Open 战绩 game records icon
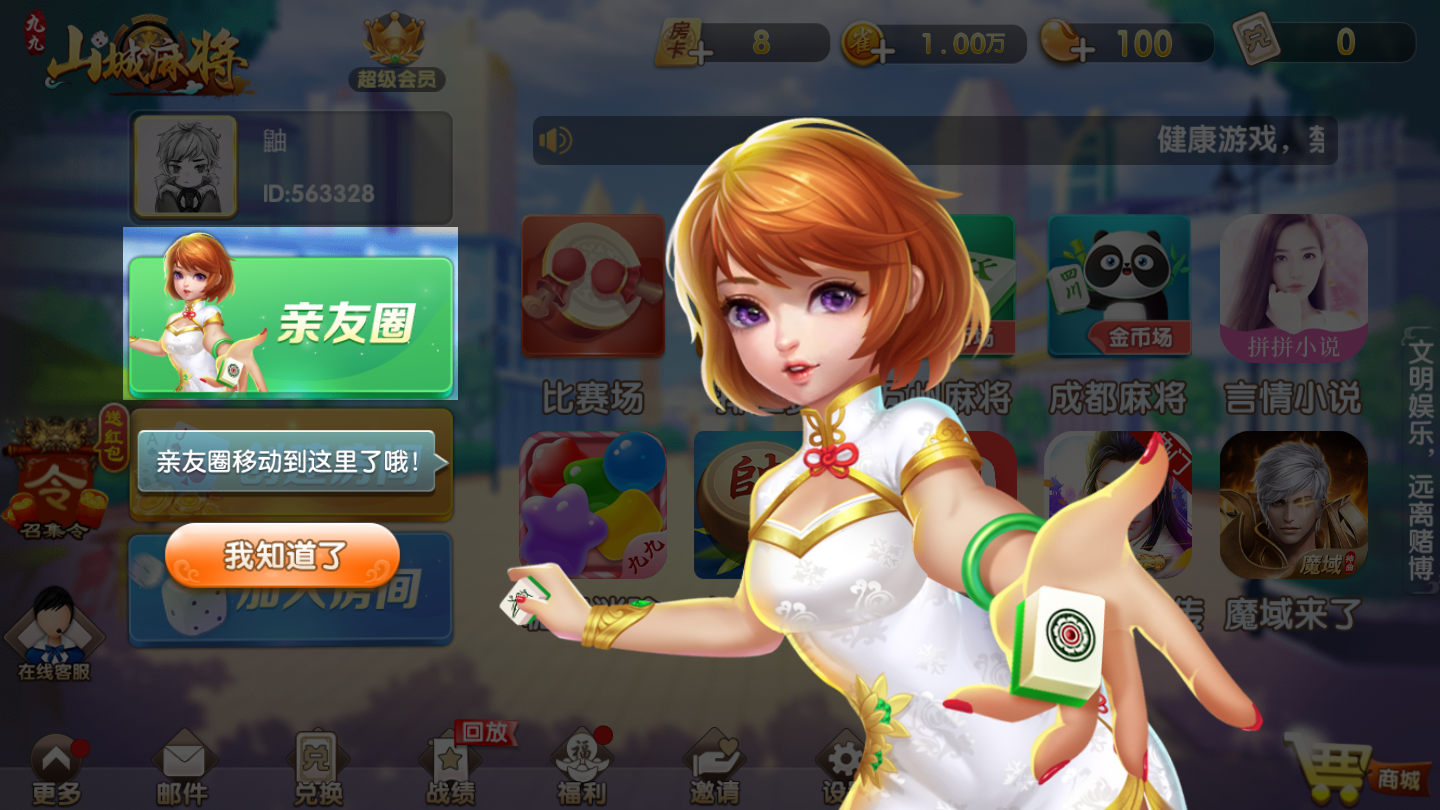Viewport: 1440px width, 810px height. pyautogui.click(x=450, y=760)
